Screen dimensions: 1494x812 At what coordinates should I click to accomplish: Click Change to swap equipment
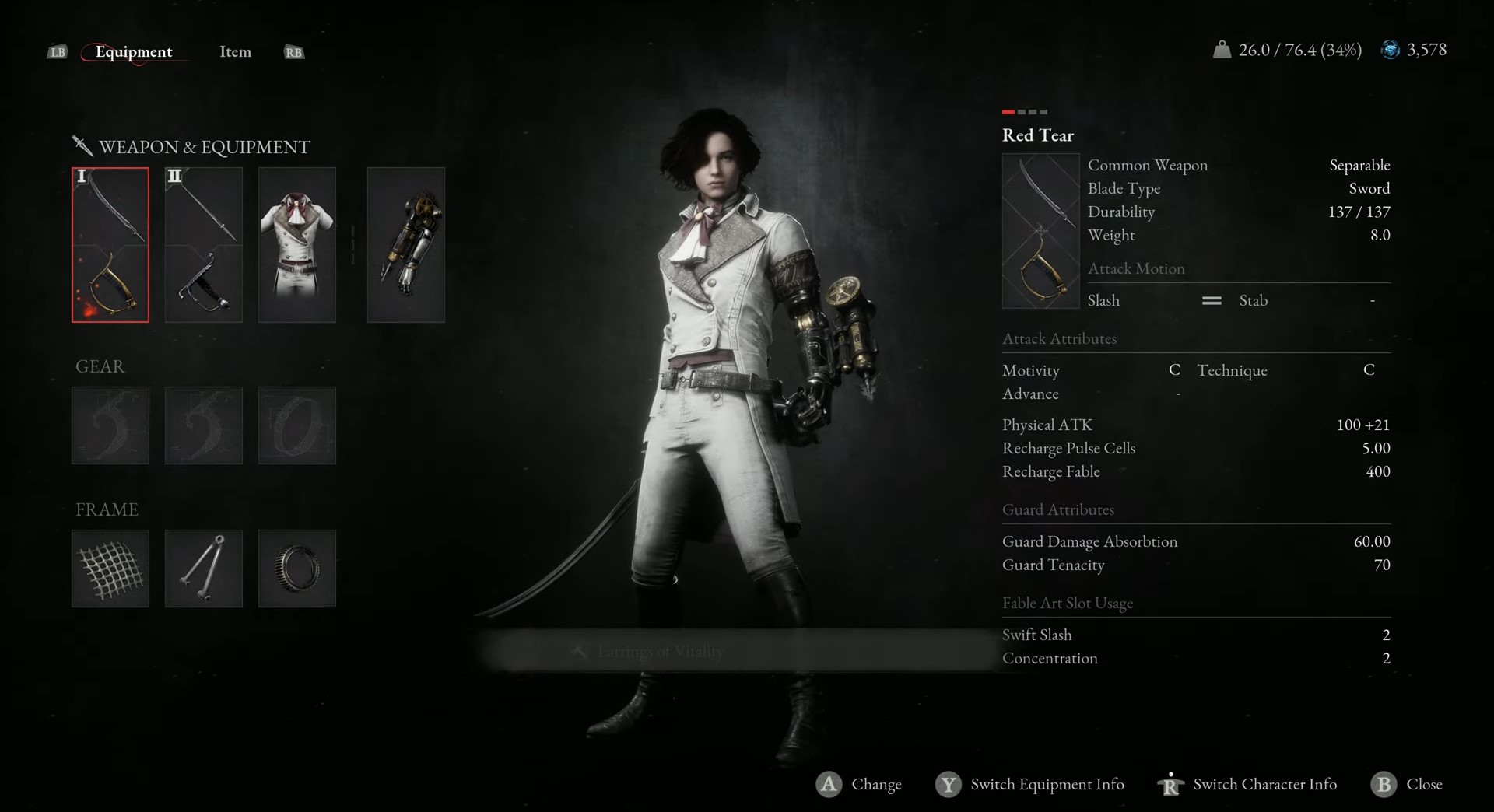point(860,784)
